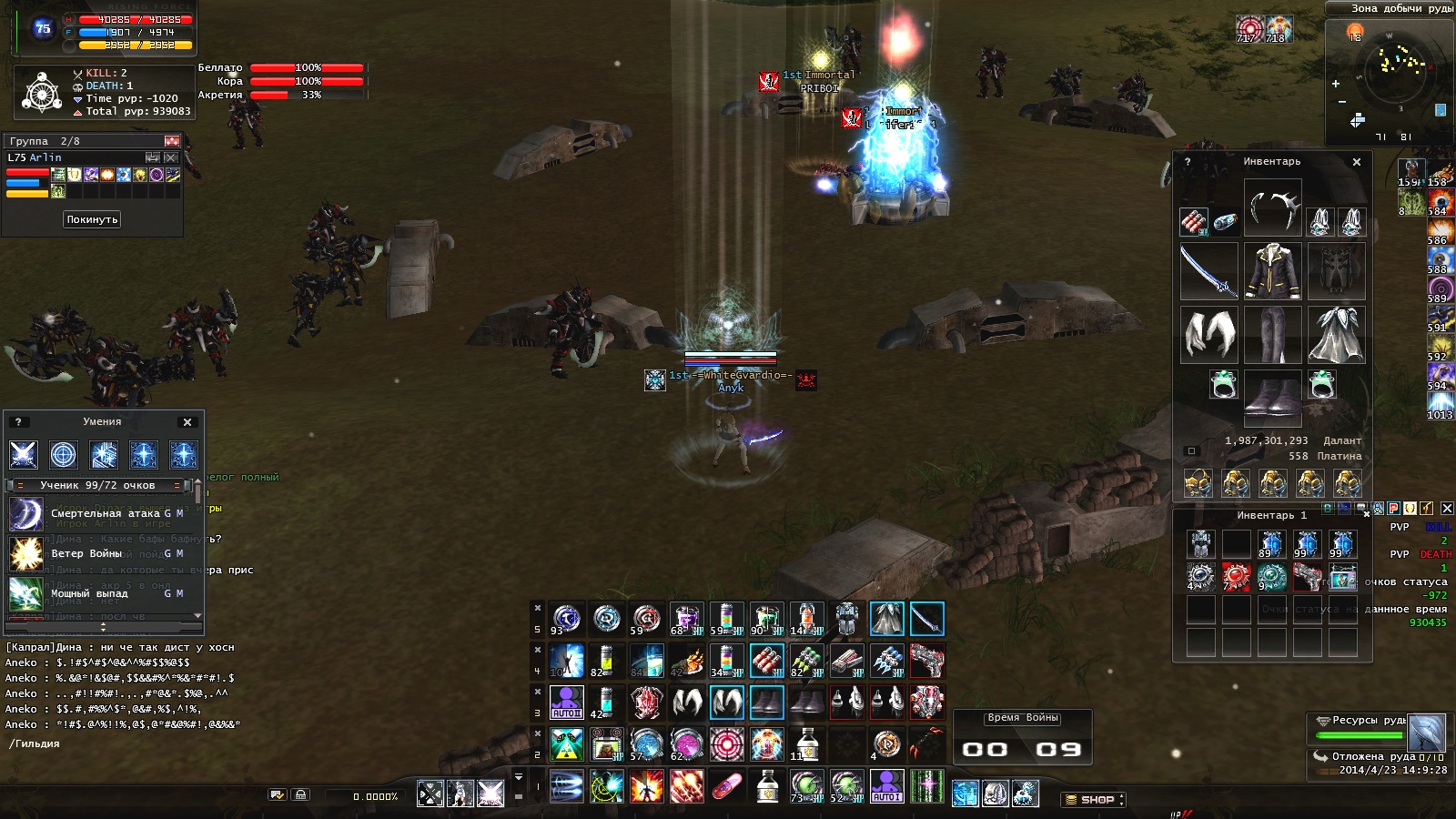The image size is (1456, 819).
Task: Close the Инвентарь window
Action: (1357, 162)
